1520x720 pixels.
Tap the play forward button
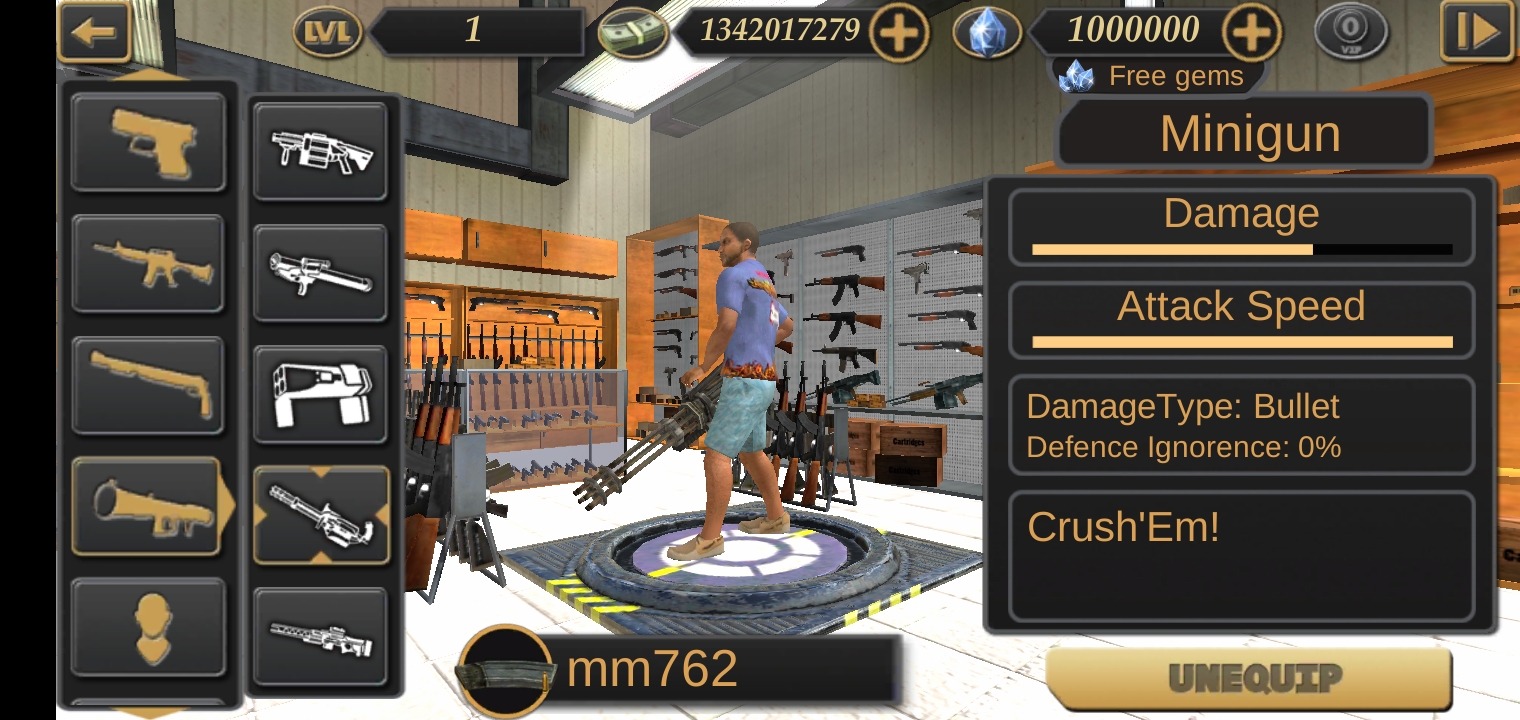click(x=1475, y=32)
